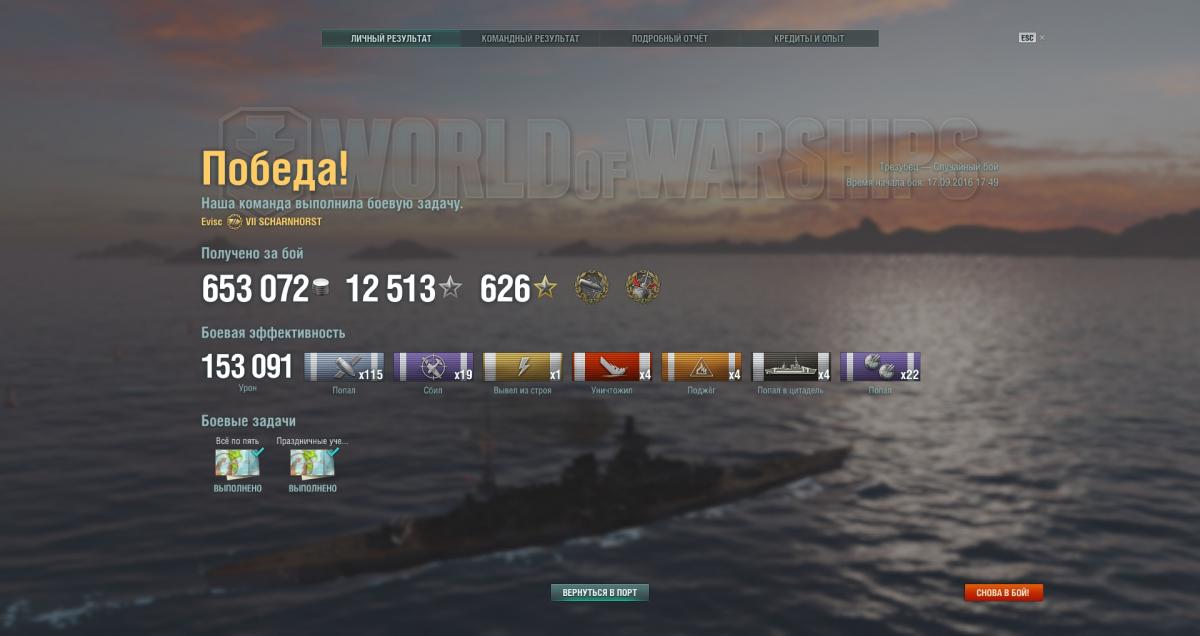This screenshot has height=636, width=1200.
Task: Click the x22 secondary hits ribbon
Action: click(880, 367)
